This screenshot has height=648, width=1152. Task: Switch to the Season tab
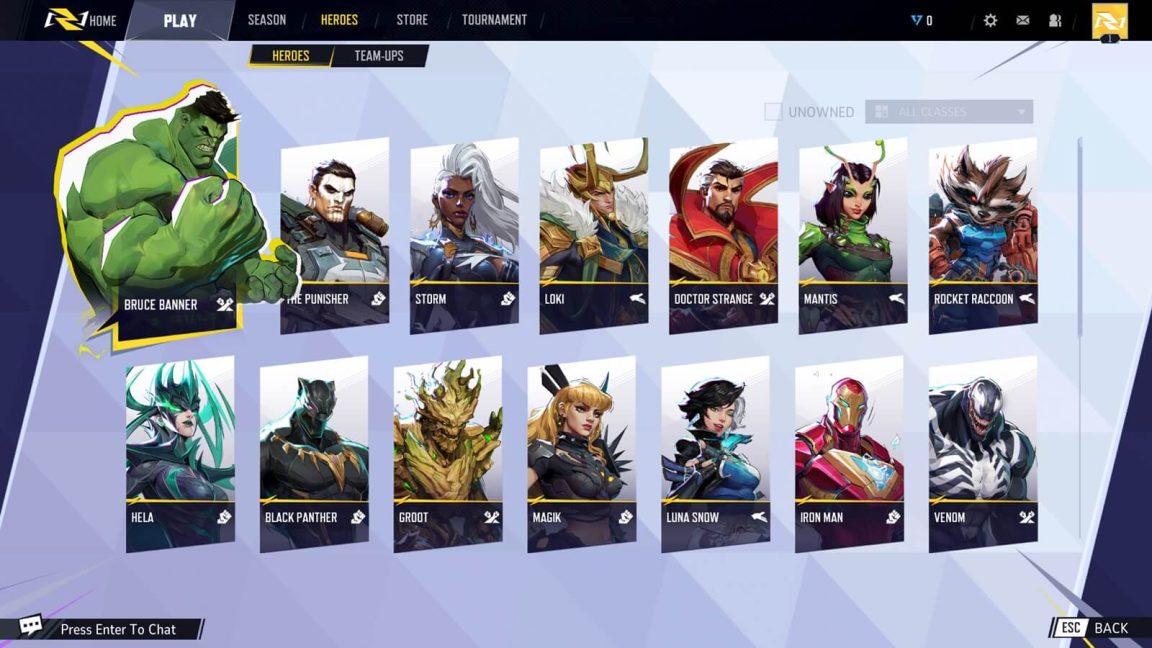click(267, 20)
